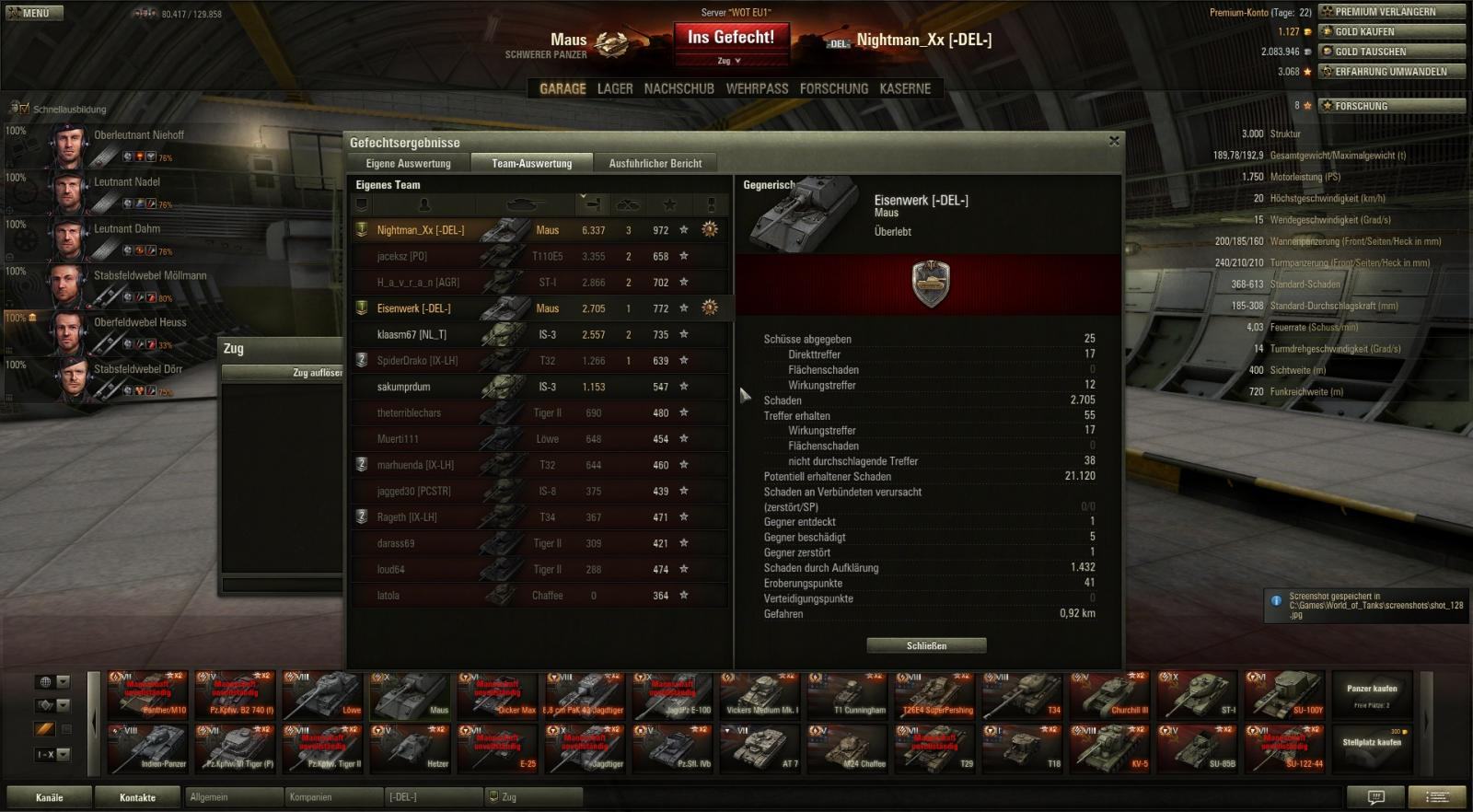This screenshot has height=812, width=1473.
Task: Start battle with Ins Gefecht! button
Action: (731, 38)
